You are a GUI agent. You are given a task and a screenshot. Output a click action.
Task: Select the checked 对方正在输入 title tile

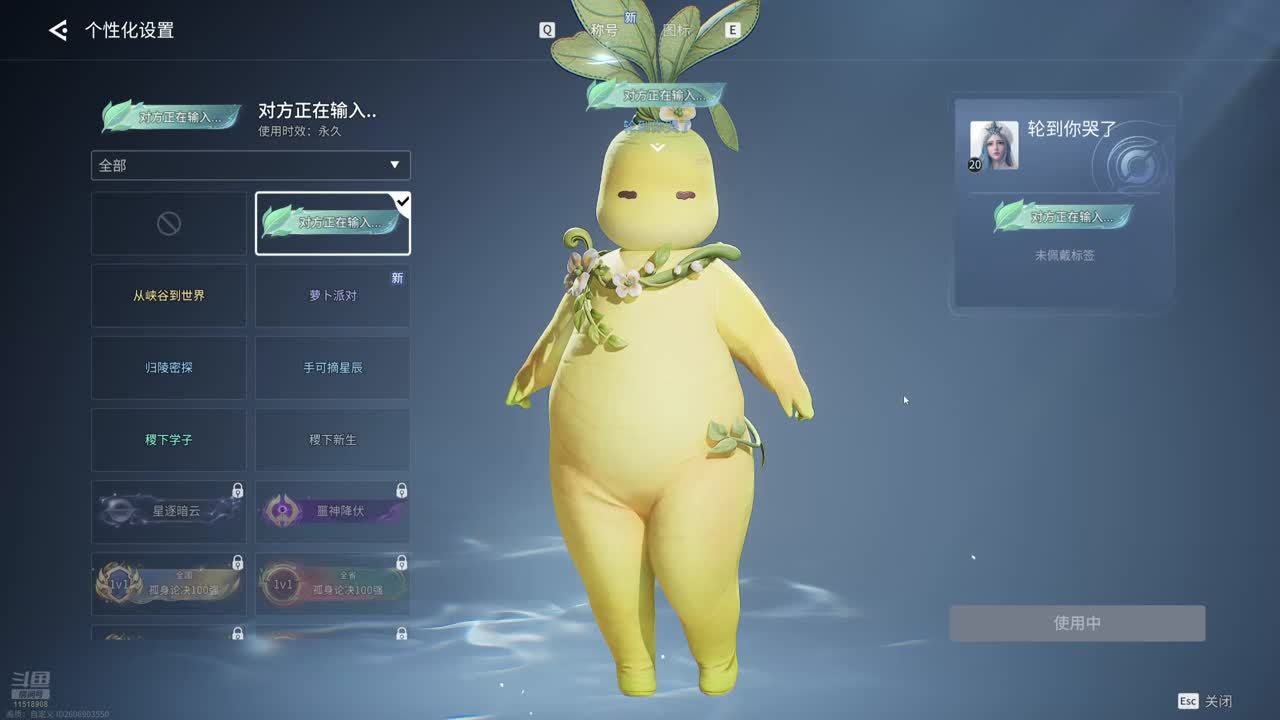click(332, 224)
